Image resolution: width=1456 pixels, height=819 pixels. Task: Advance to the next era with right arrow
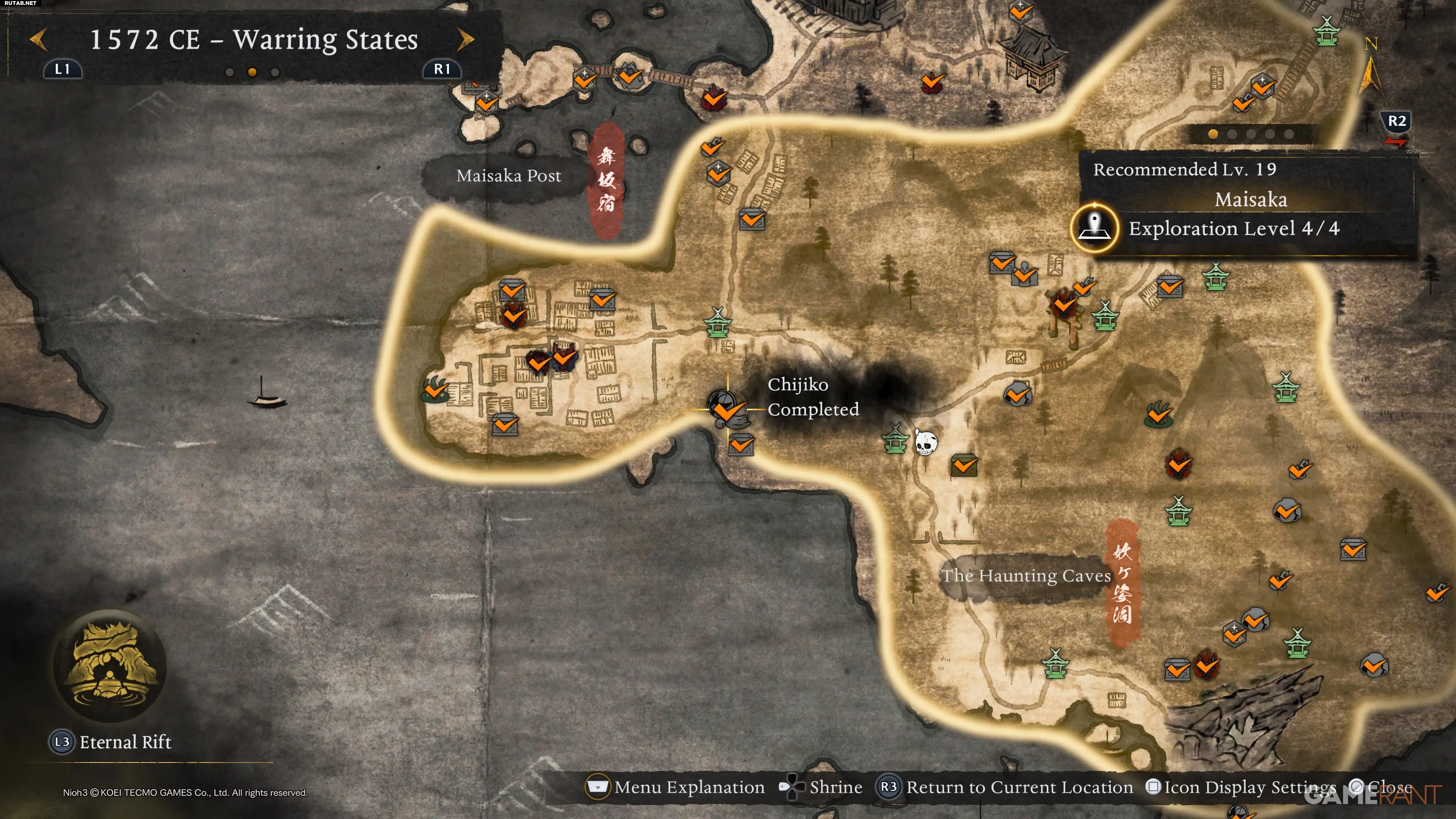coord(465,39)
